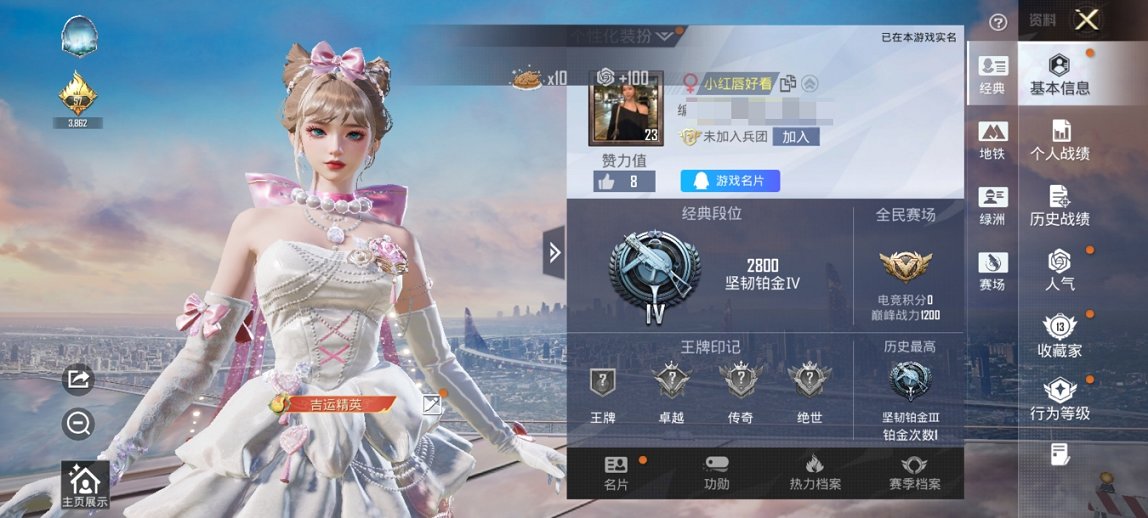This screenshot has width=1148, height=518.
Task: Open 历史战绩 match history
Action: 1060,205
